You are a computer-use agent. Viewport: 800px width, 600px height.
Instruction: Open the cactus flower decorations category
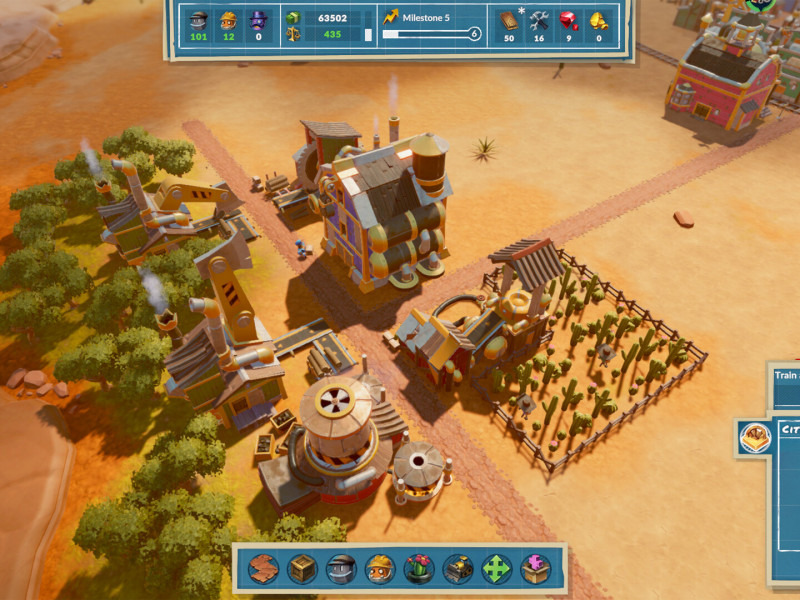tap(419, 569)
